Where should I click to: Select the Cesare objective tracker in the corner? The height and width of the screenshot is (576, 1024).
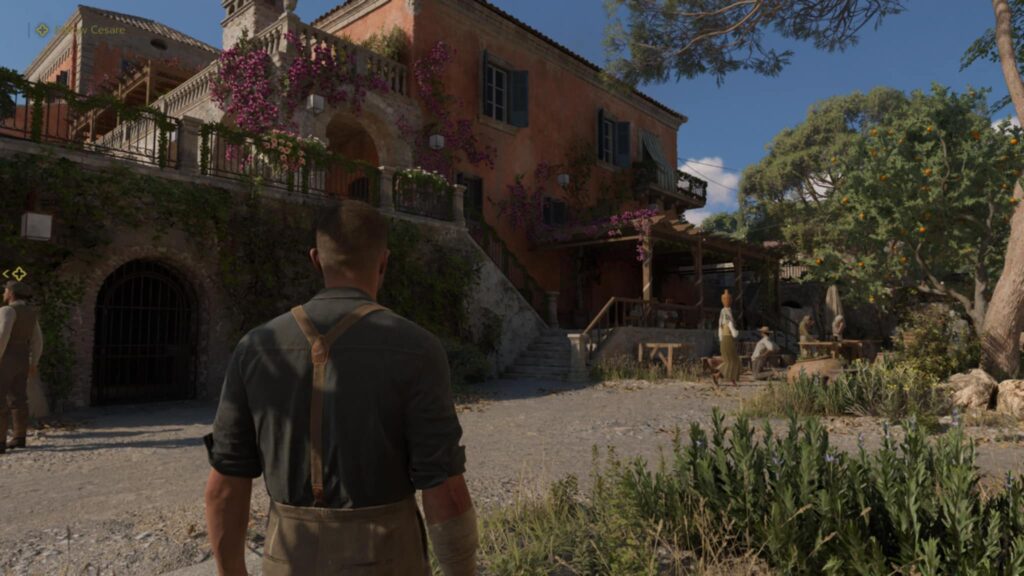(82, 30)
